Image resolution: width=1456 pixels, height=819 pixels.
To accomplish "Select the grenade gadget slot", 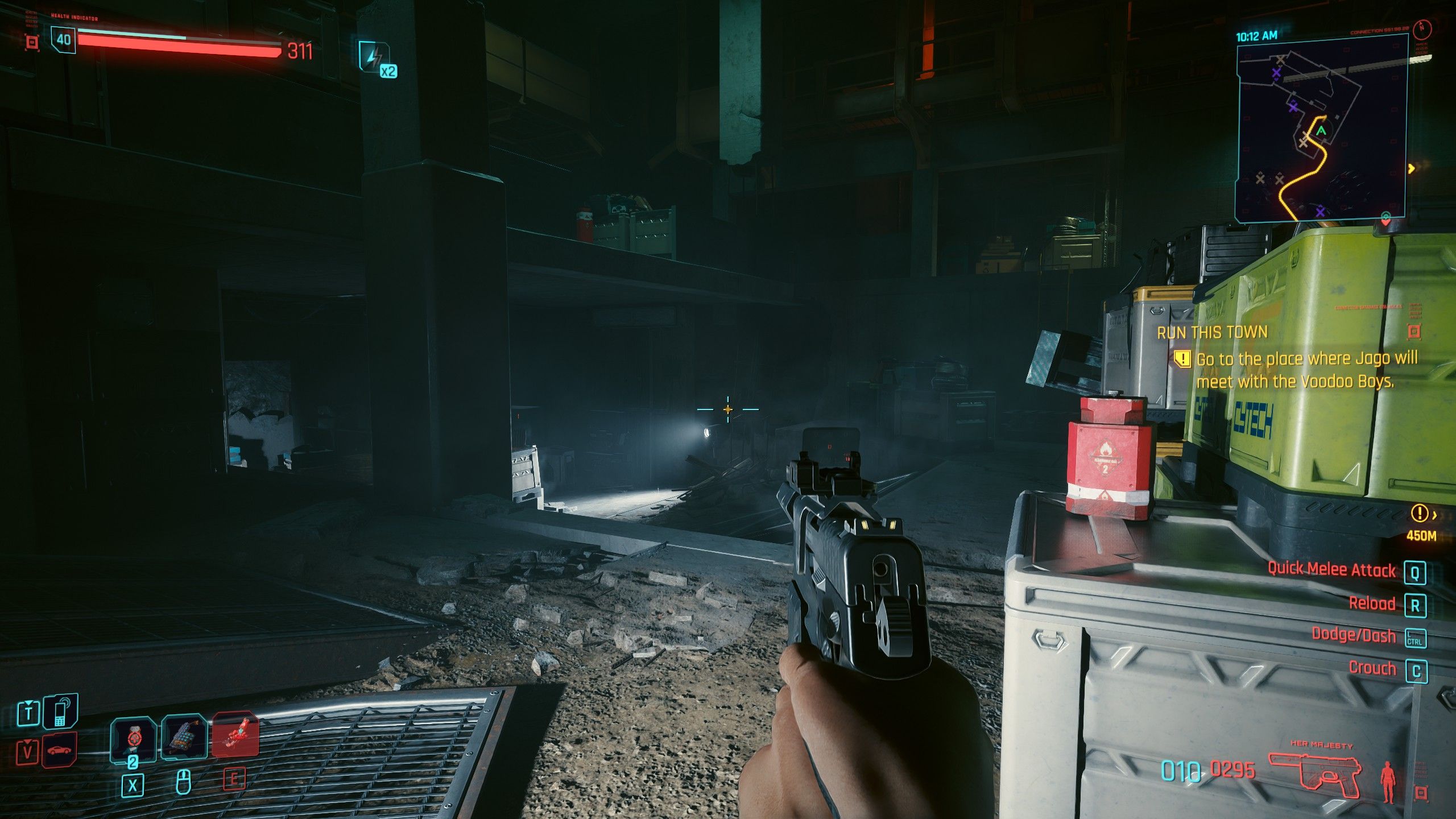I will tap(184, 738).
